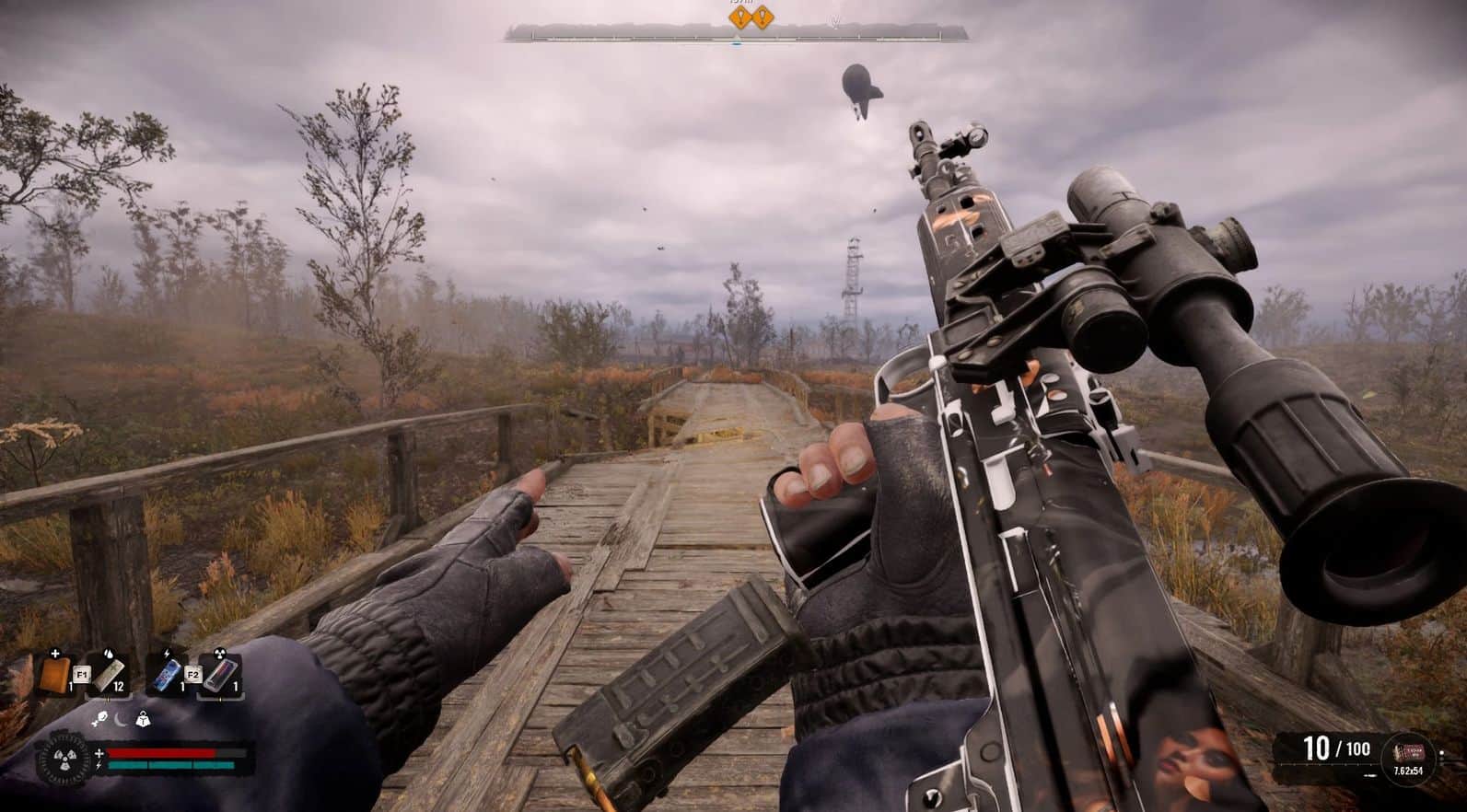The width and height of the screenshot is (1467, 812).
Task: Select the orange medkit quick slot
Action: (55, 673)
